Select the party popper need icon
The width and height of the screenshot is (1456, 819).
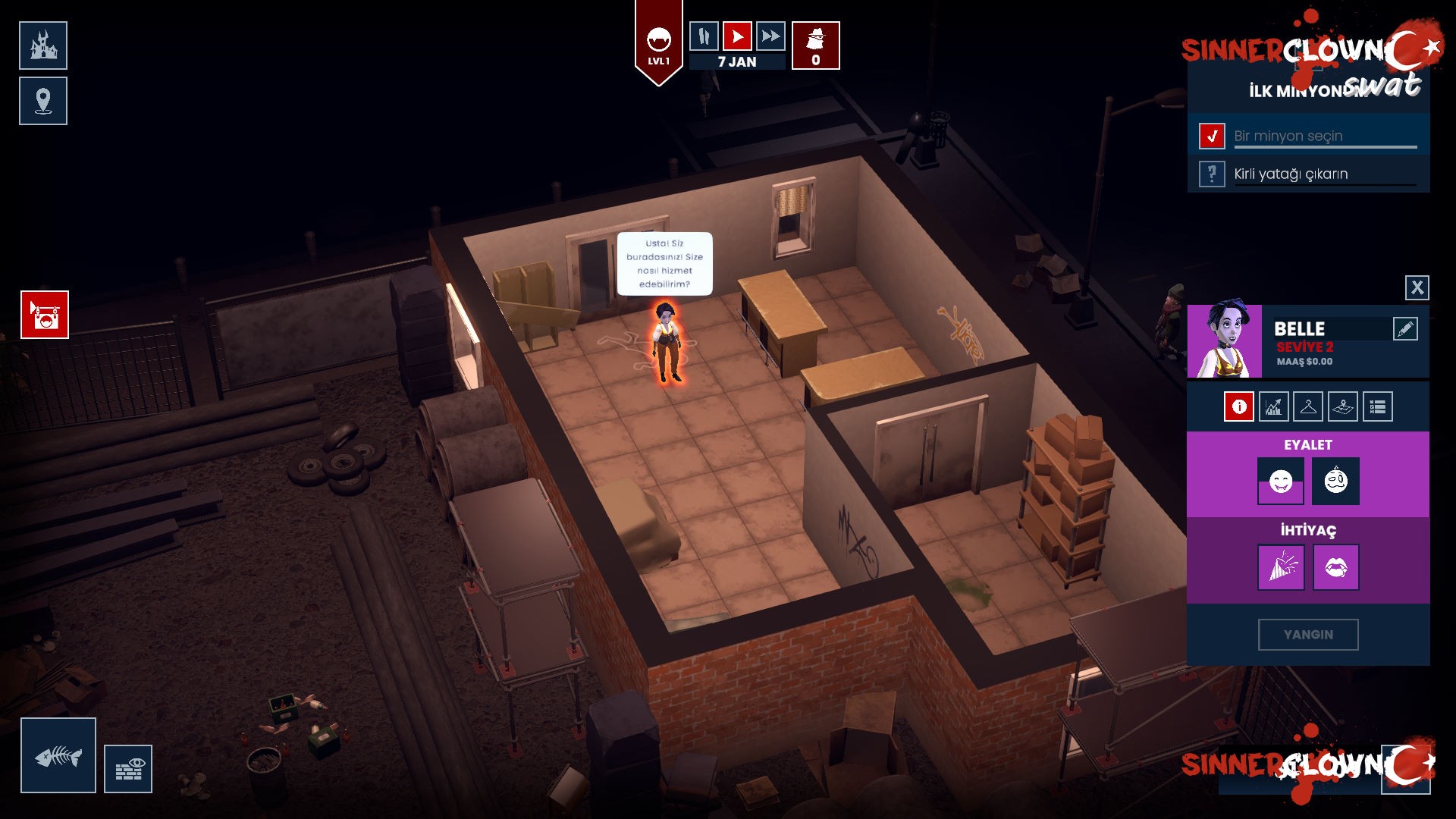click(1281, 567)
